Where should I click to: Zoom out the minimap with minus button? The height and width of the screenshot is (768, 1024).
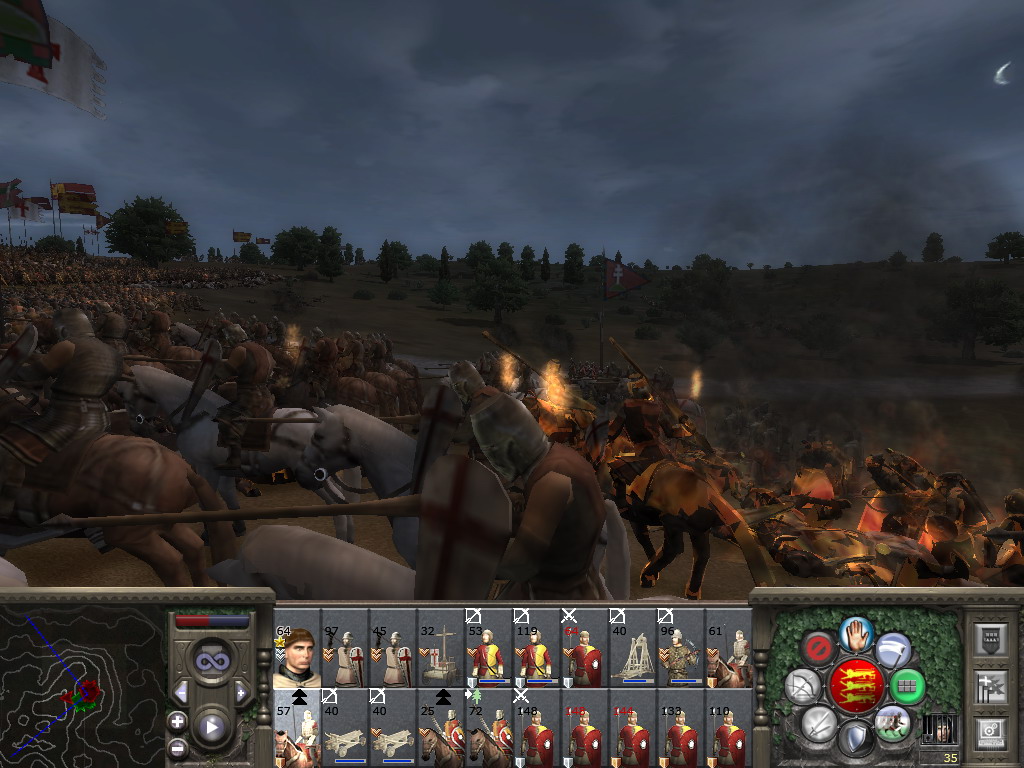tap(178, 746)
